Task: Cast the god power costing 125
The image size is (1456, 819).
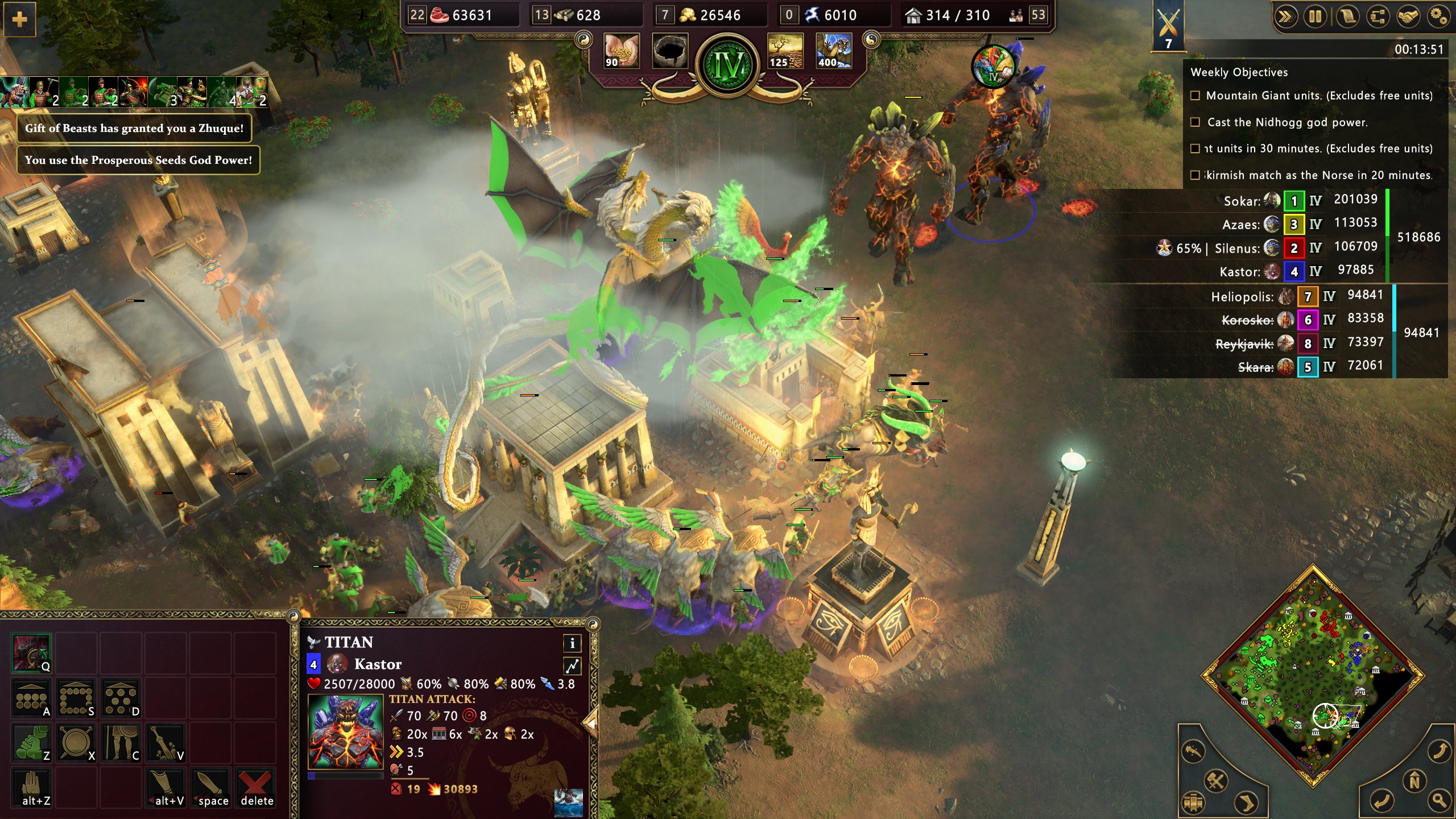Action: coord(785,50)
